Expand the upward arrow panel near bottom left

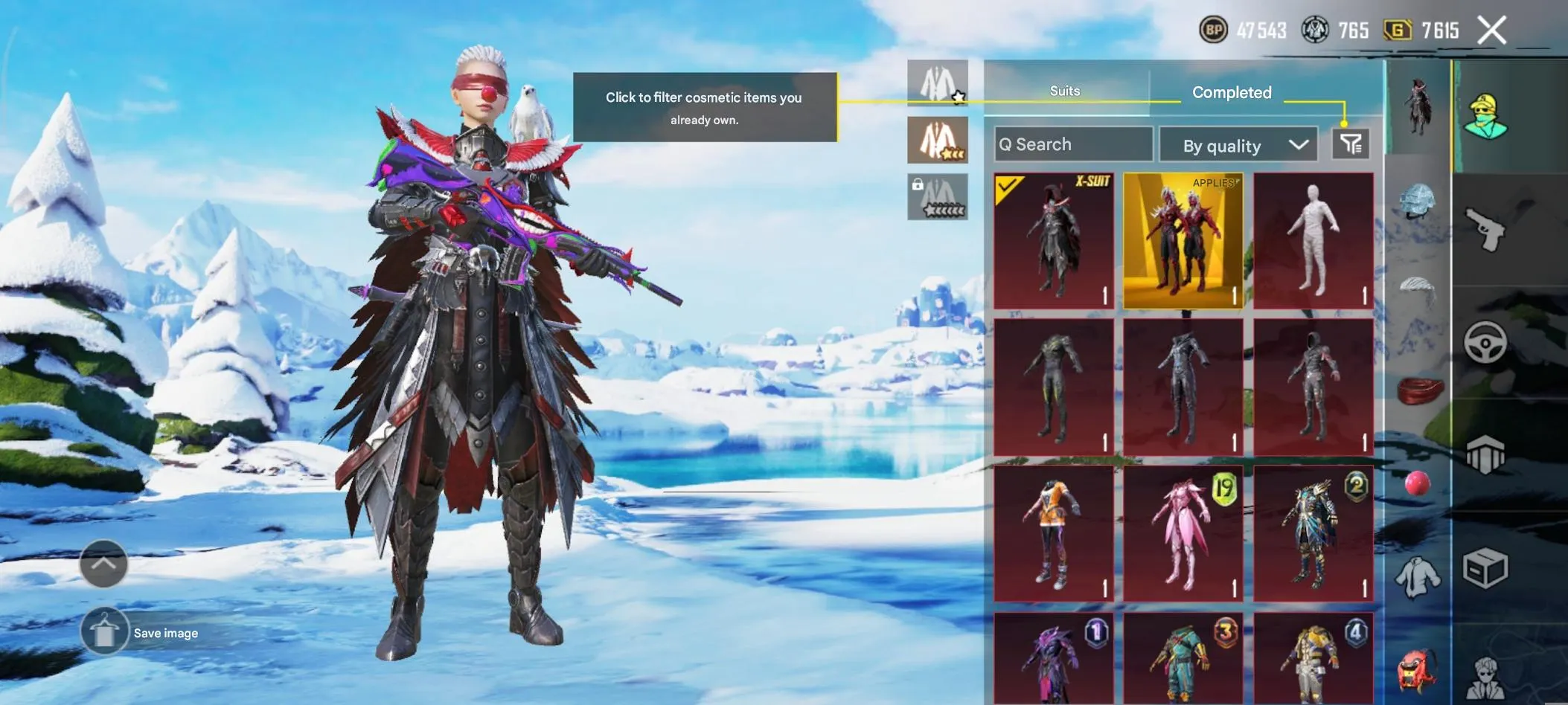104,564
